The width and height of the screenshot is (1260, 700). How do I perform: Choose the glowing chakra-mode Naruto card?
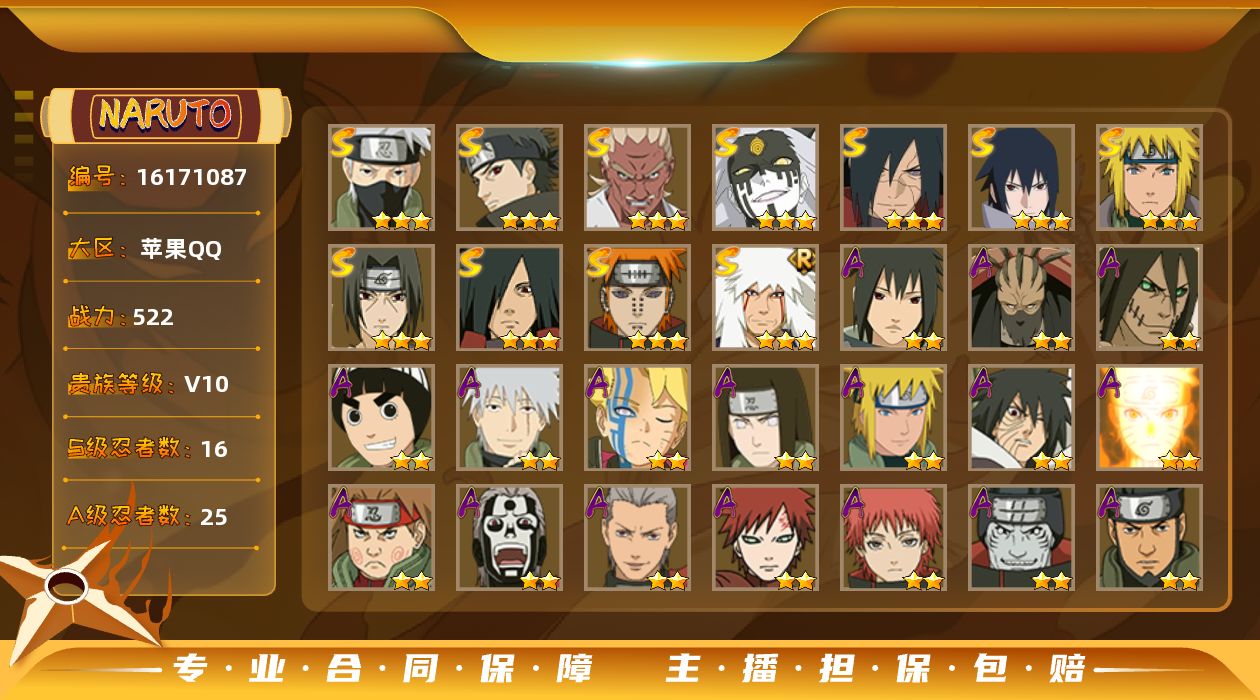(1149, 417)
